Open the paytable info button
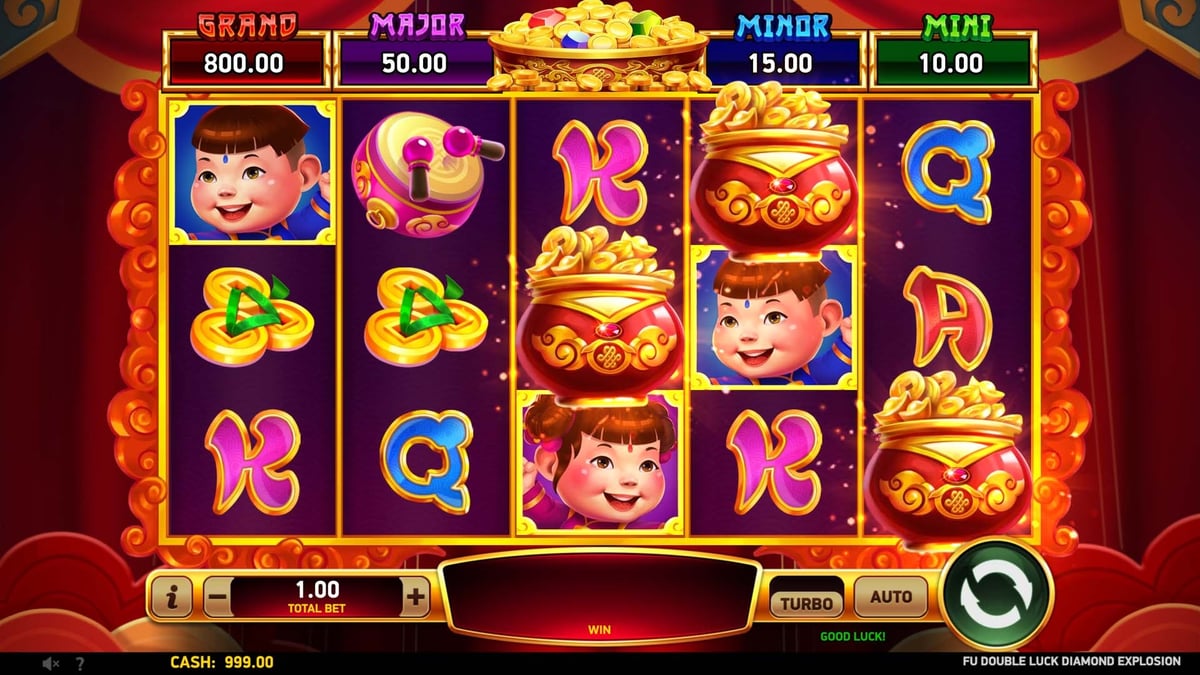Screen dimensions: 1200x675 [174, 598]
